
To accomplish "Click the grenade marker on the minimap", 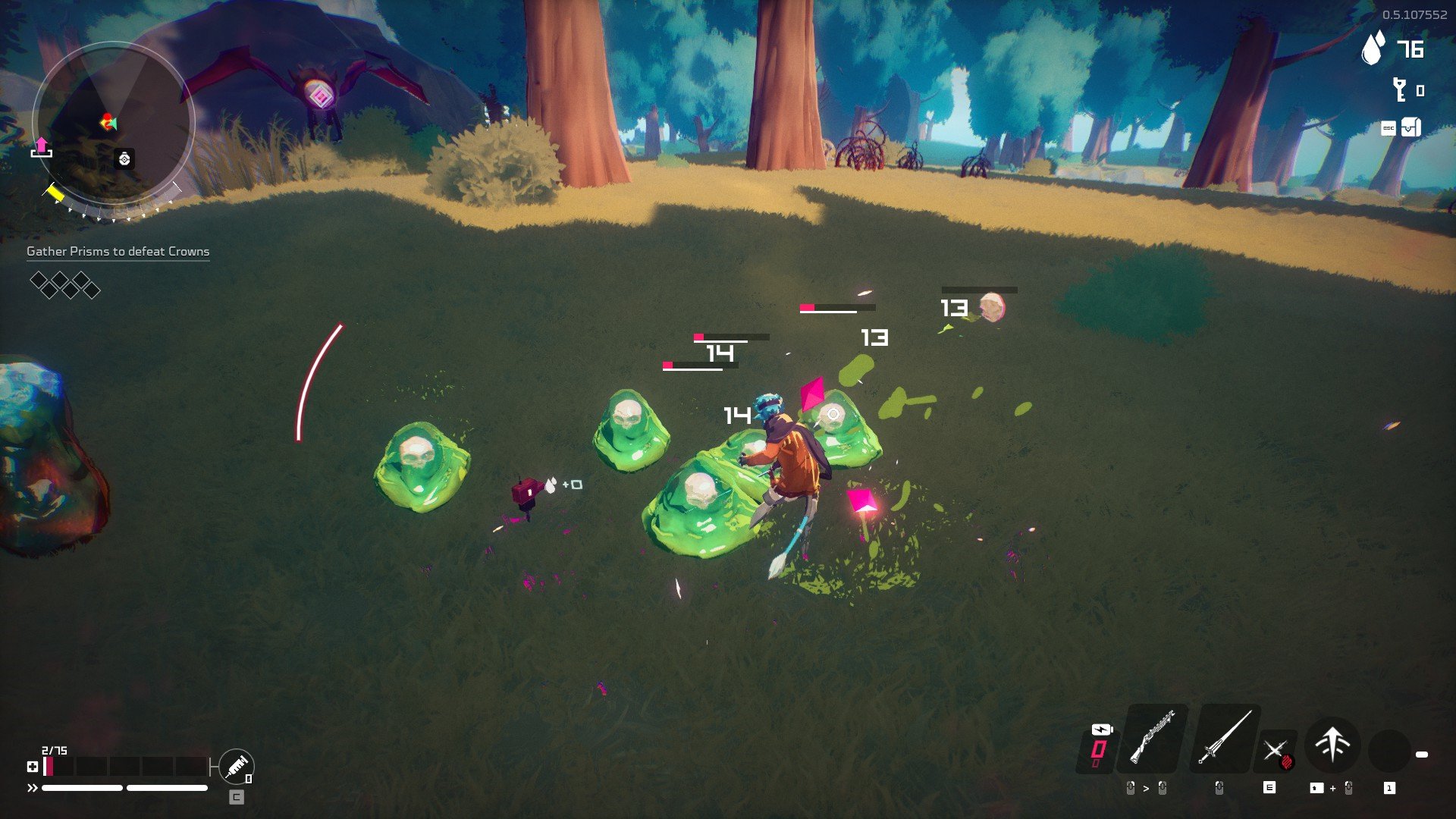I will (124, 158).
